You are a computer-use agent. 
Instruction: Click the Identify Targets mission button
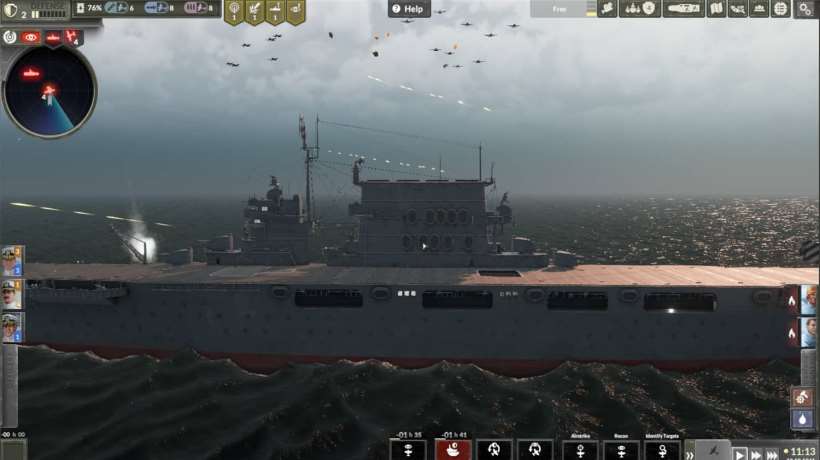661,450
